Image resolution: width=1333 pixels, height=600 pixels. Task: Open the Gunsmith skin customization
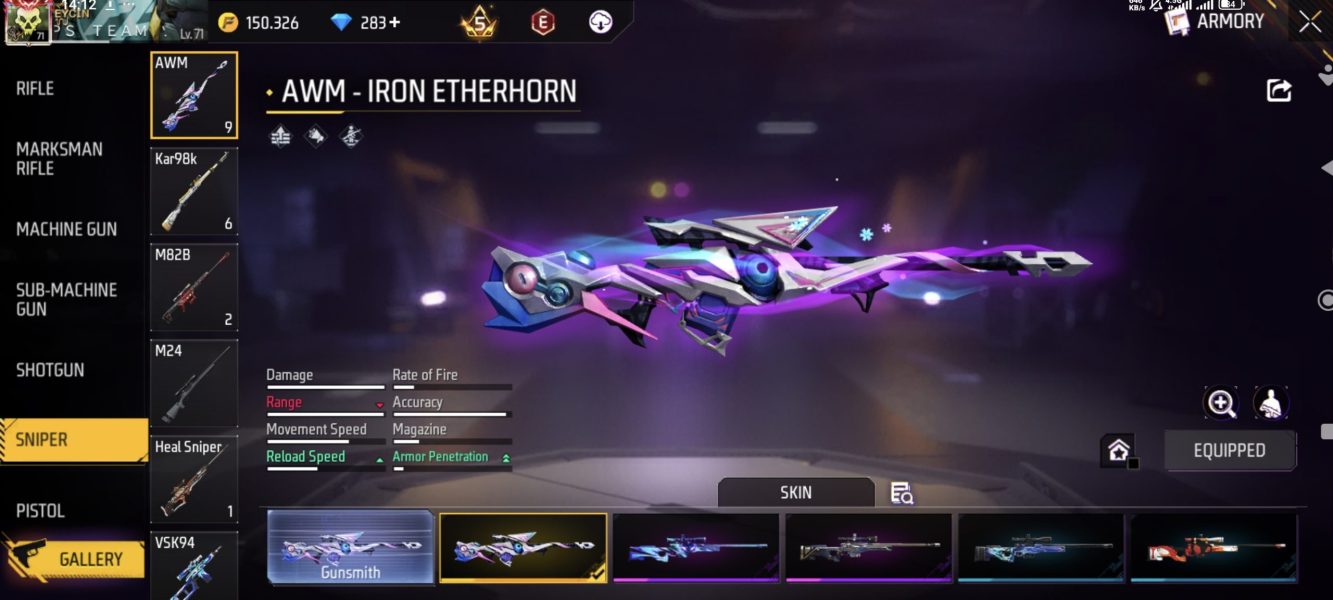[x=350, y=548]
